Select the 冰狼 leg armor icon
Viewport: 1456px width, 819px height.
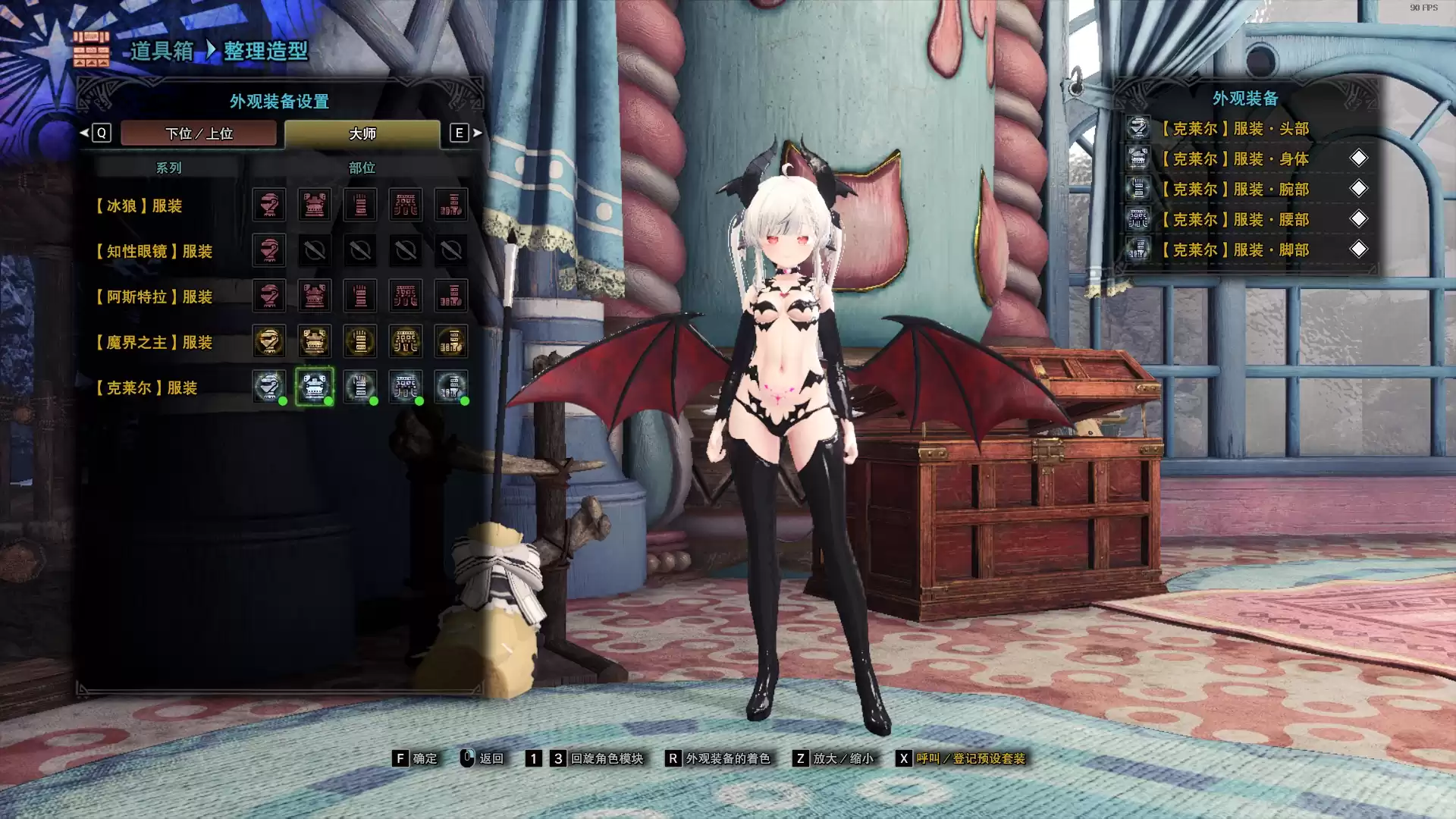[450, 204]
